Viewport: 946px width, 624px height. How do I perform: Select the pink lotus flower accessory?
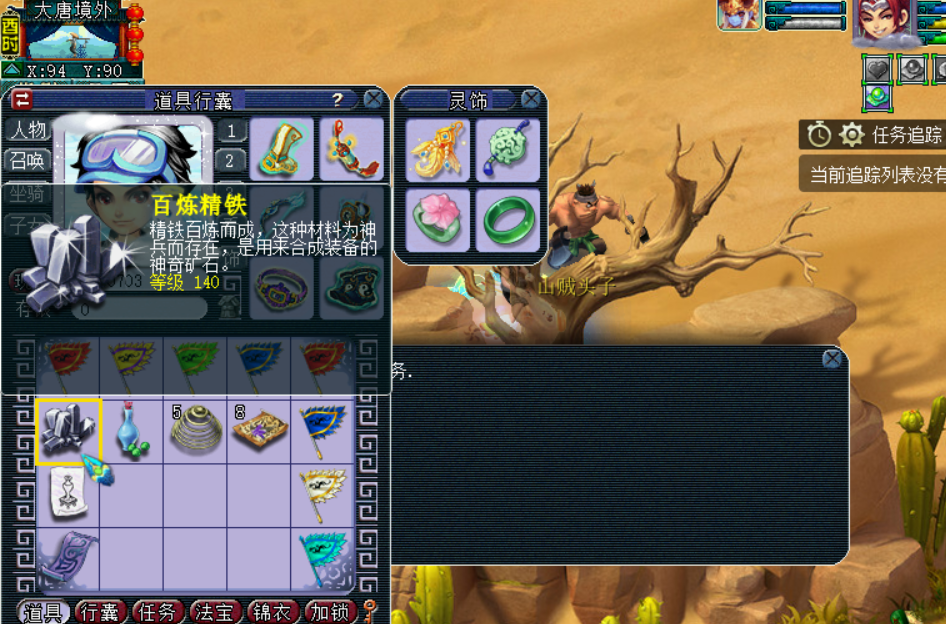point(439,219)
